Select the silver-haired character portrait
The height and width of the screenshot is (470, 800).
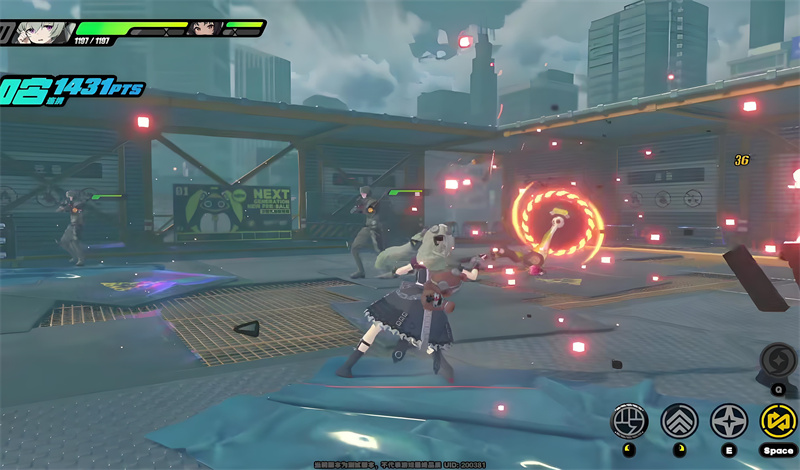43,30
